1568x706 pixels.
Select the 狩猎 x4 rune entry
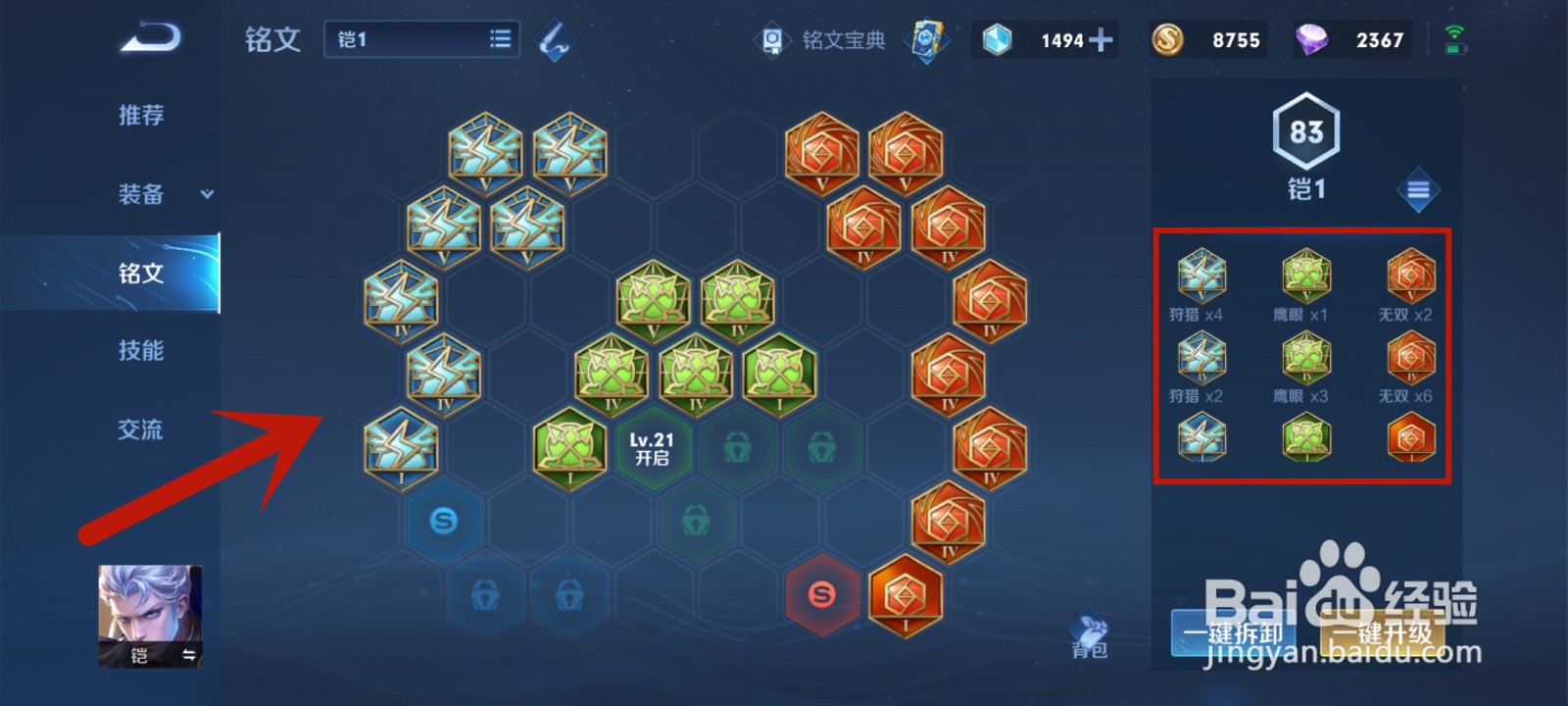click(1200, 285)
